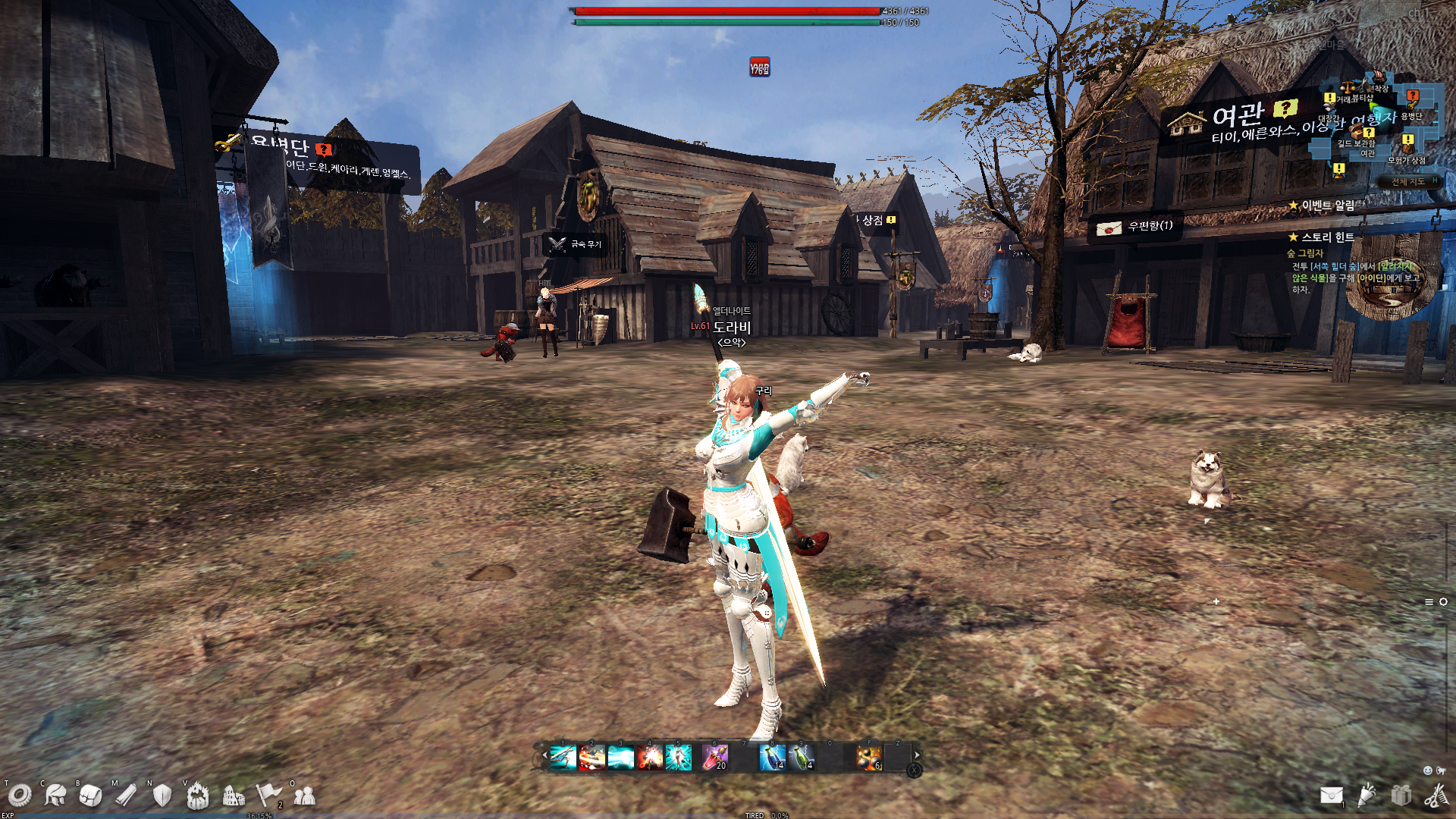
Task: Open the flag icon with 2 badge
Action: [268, 795]
